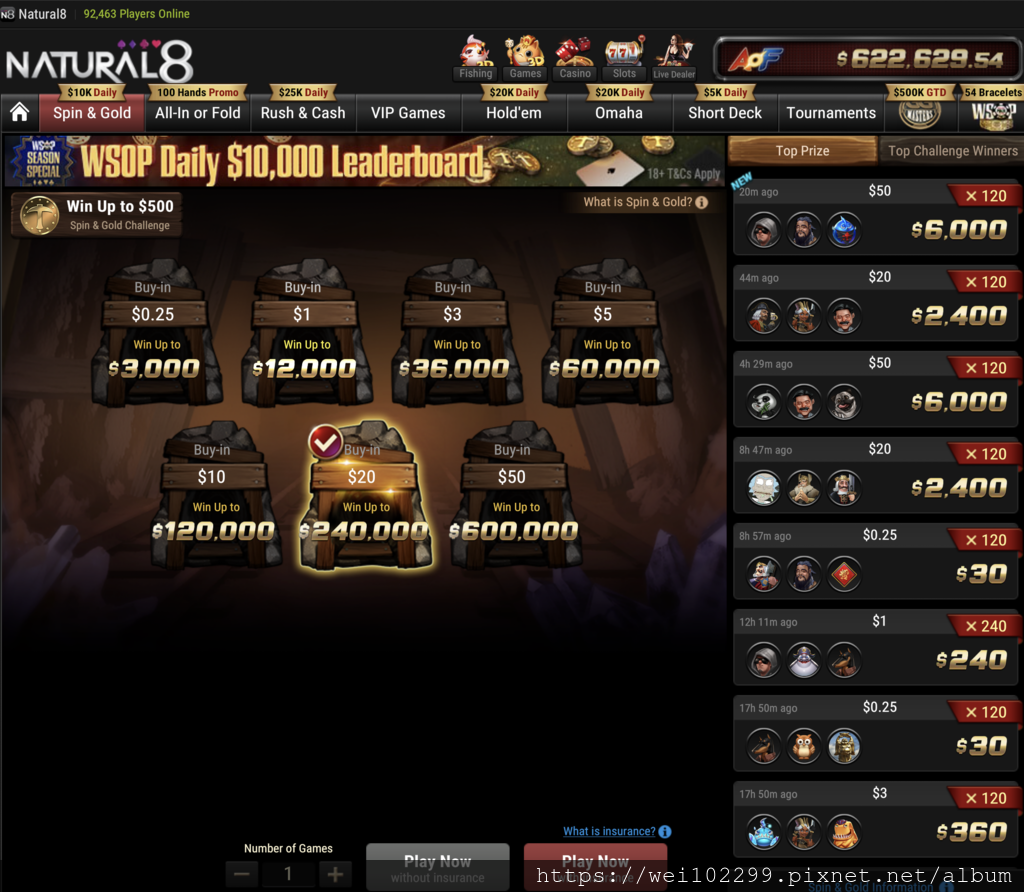
Task: Select the $10 buy-in mine
Action: point(212,497)
